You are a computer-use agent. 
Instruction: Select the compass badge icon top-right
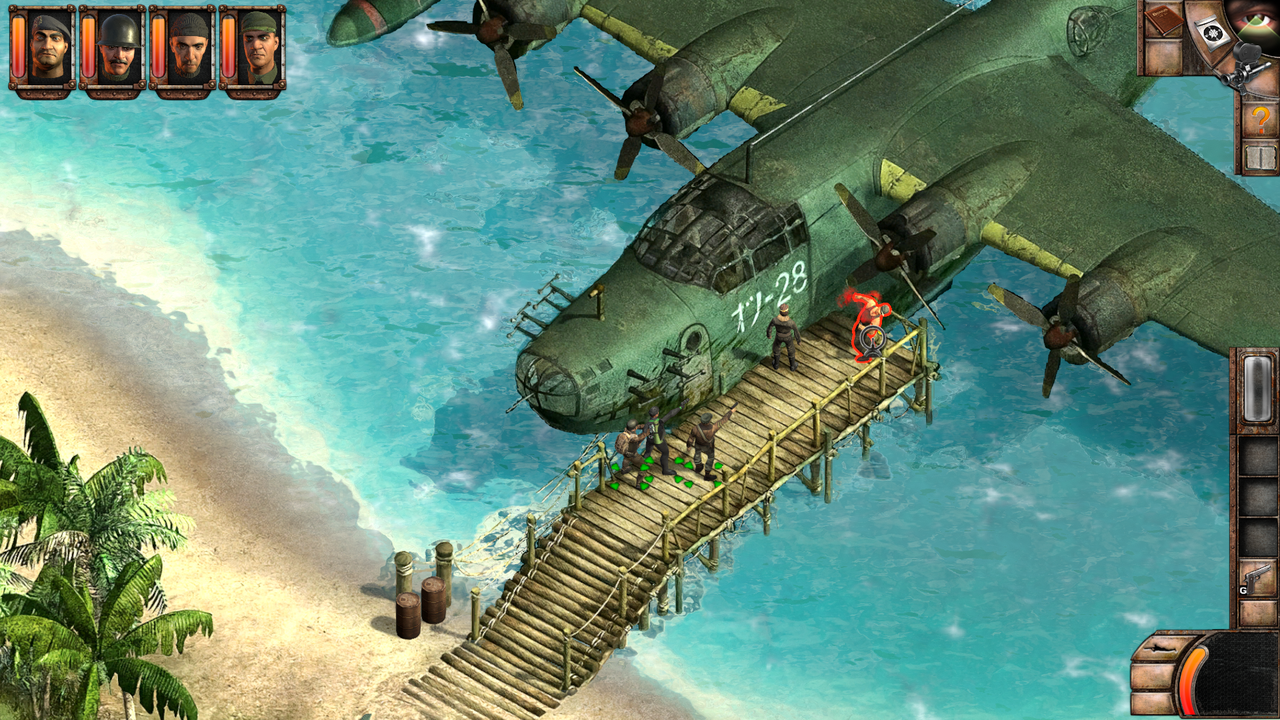[1212, 32]
